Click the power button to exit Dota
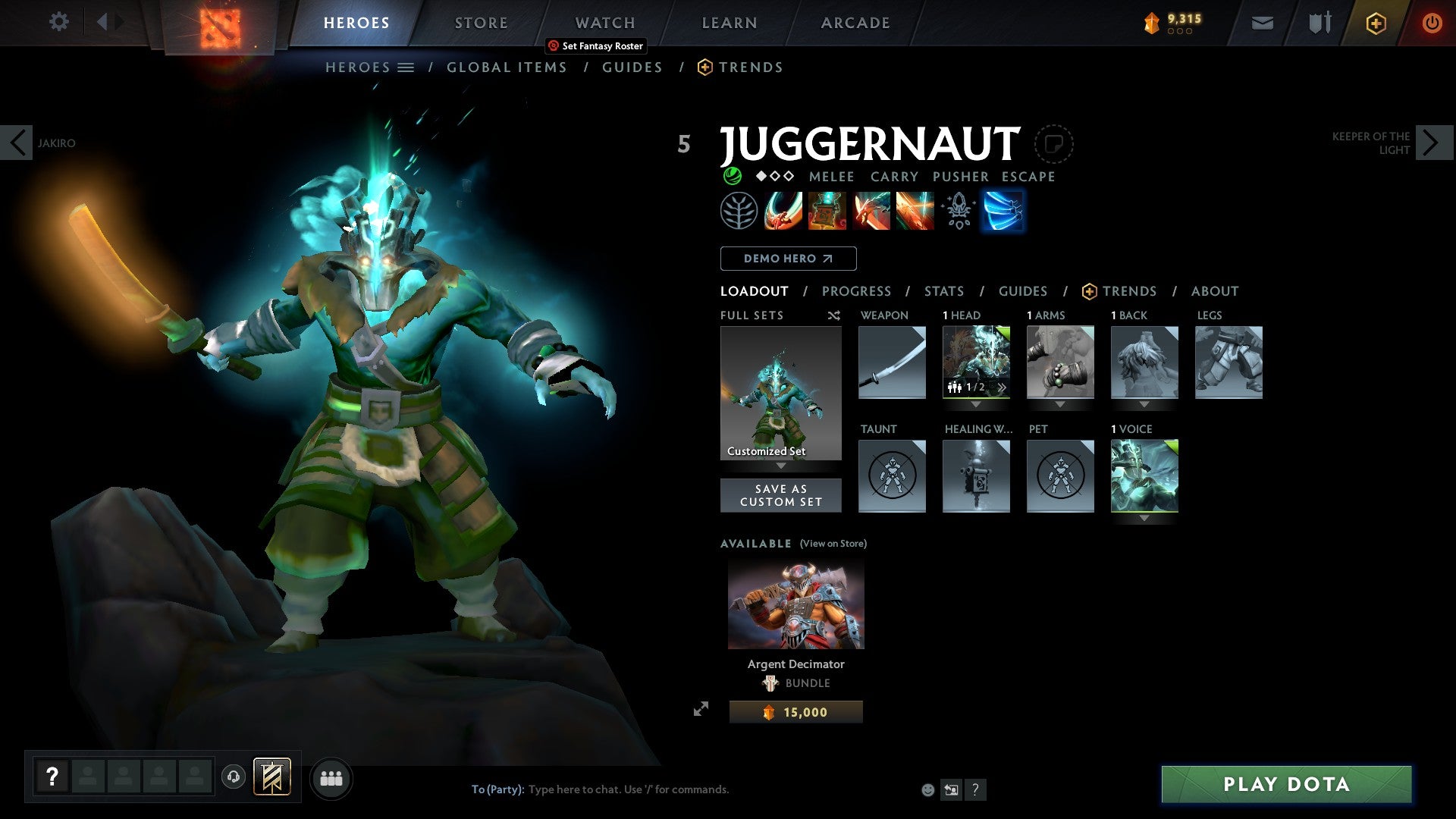This screenshot has height=819, width=1456. 1433,23
